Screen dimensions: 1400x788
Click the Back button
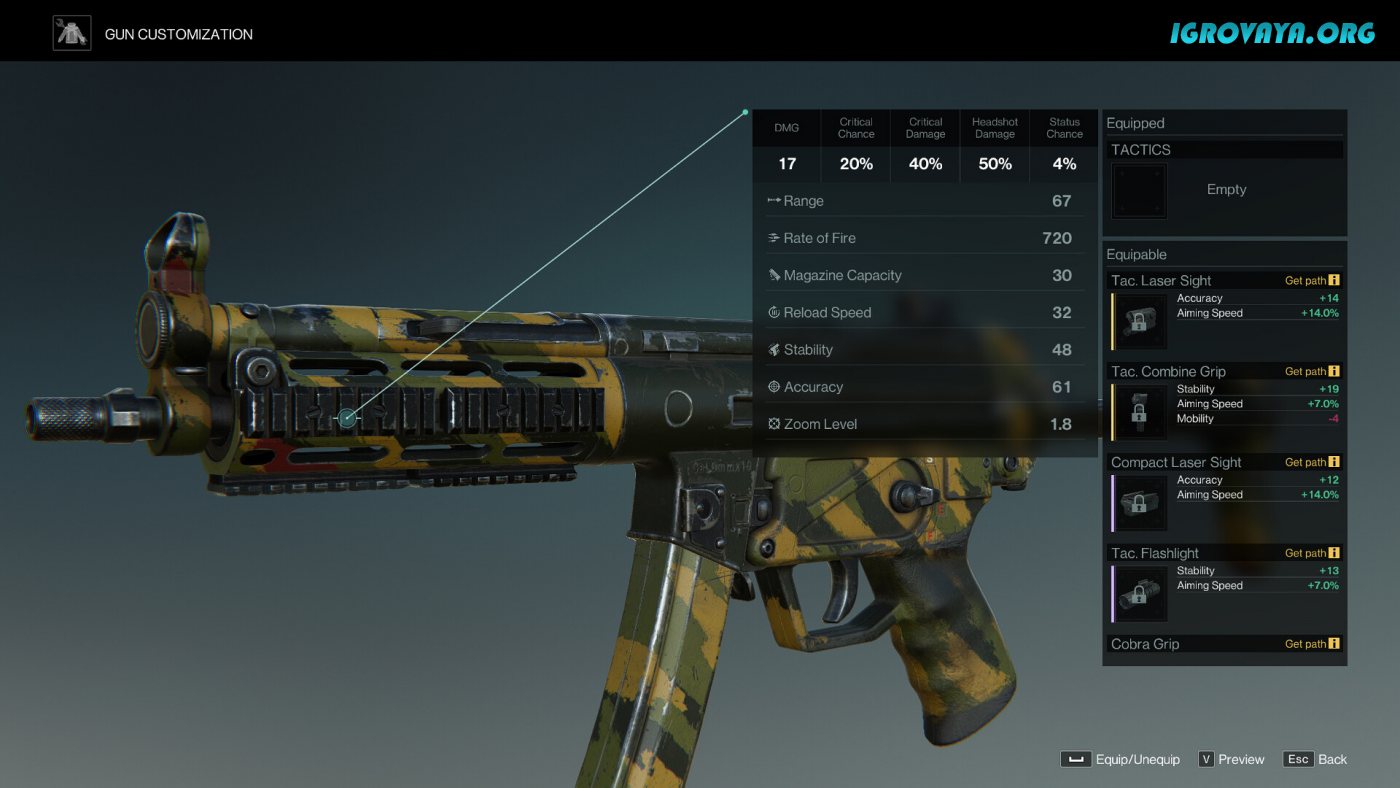(x=1316, y=760)
